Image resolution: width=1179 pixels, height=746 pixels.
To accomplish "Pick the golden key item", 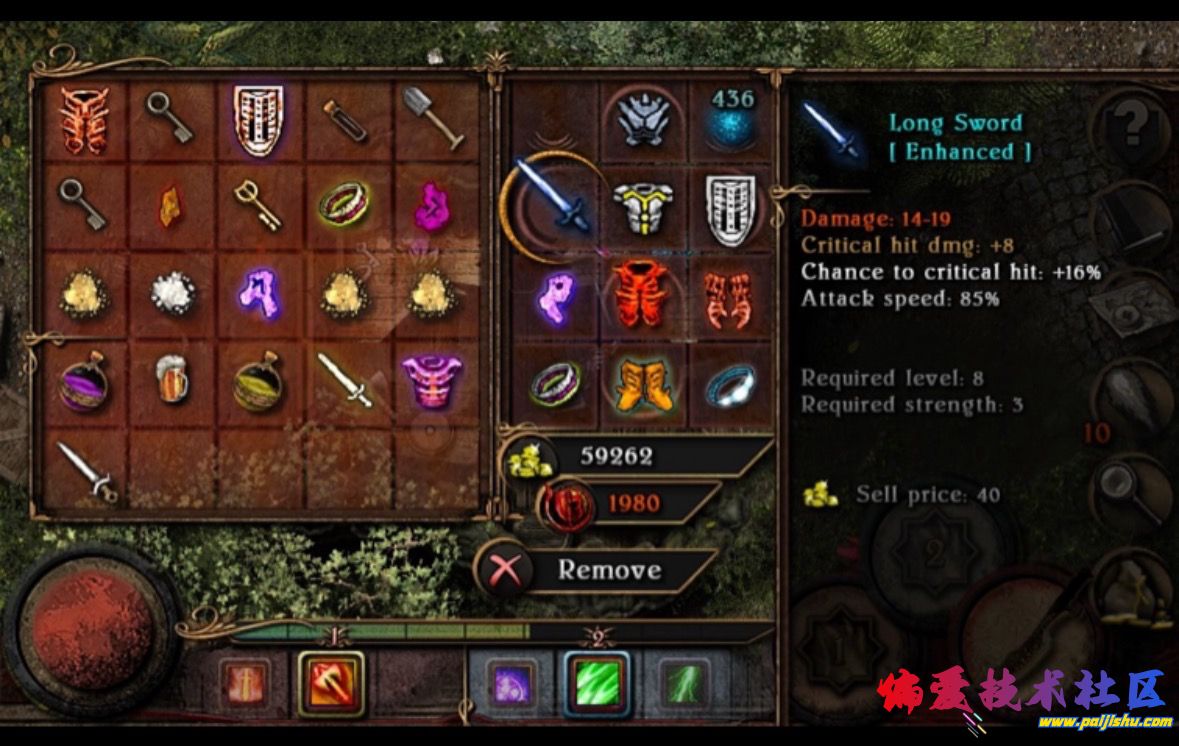I will coord(257,203).
